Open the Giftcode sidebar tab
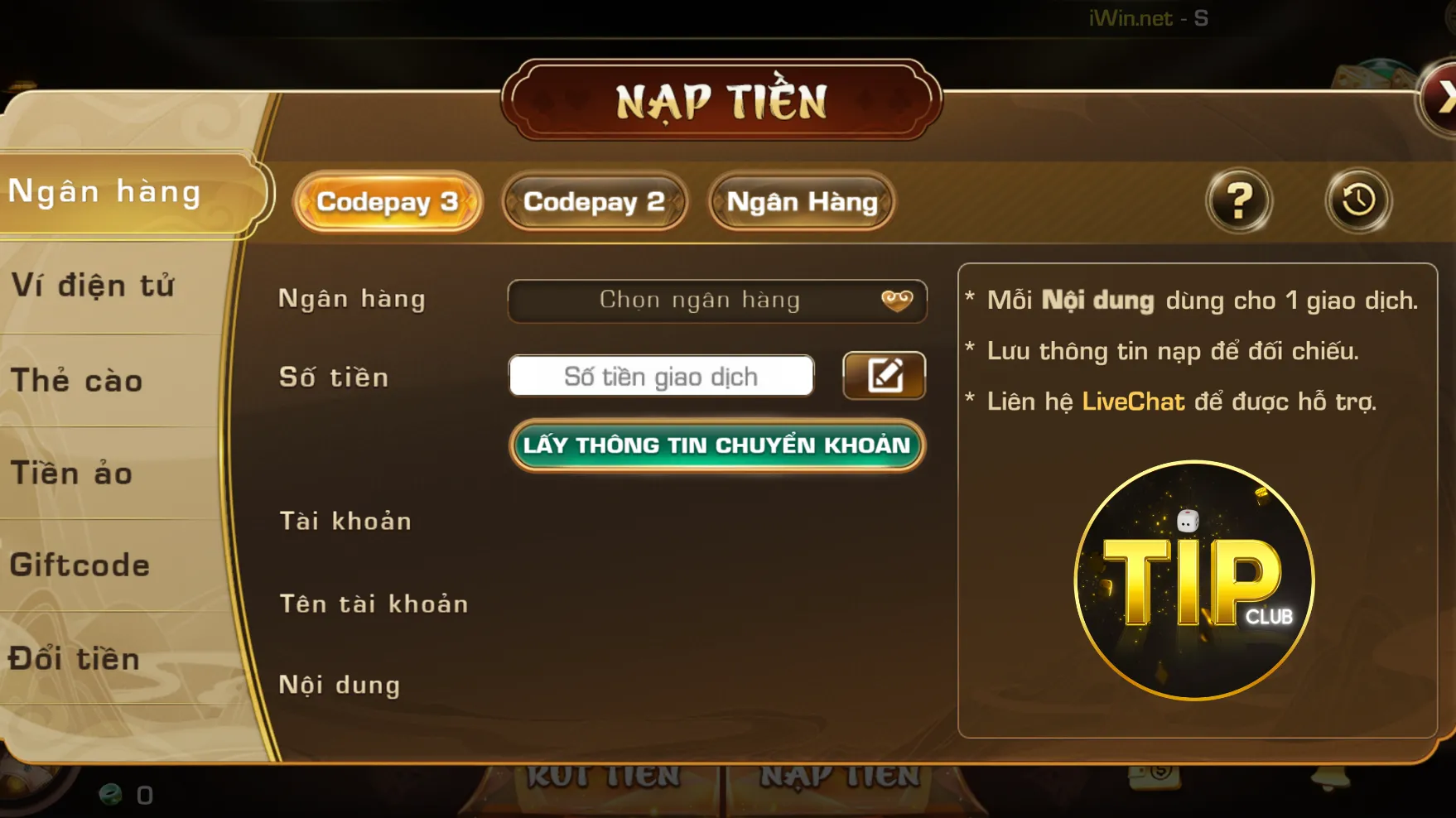Viewport: 1456px width, 818px height. [80, 565]
